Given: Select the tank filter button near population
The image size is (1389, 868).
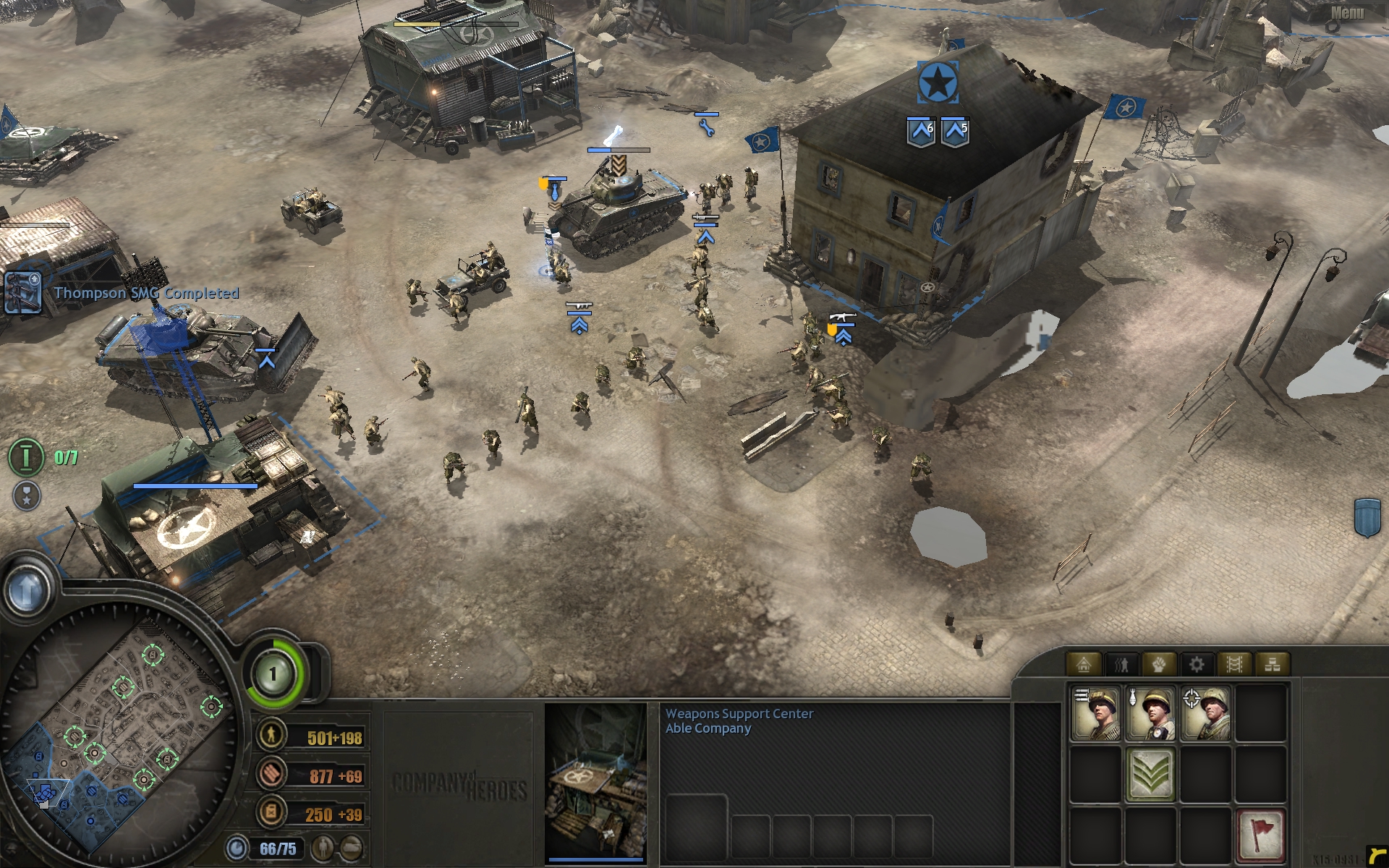Looking at the screenshot, I should (x=351, y=847).
